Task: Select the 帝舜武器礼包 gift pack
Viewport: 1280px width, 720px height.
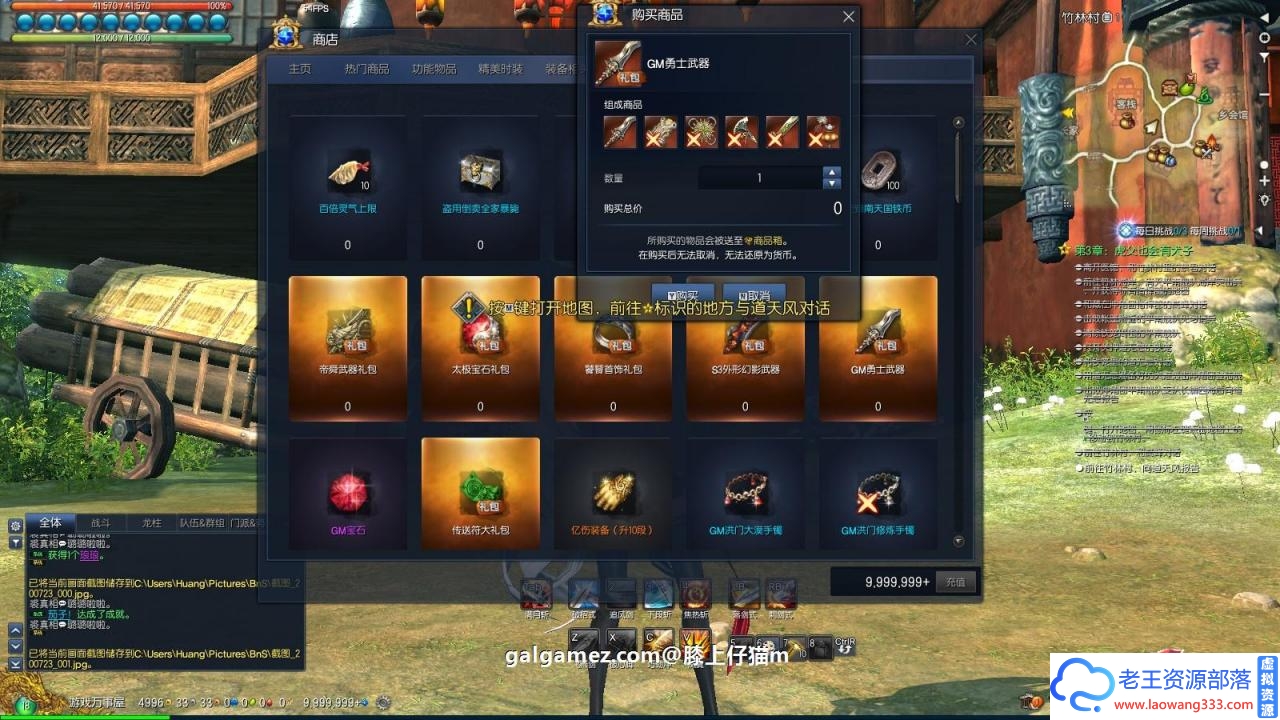Action: click(x=347, y=347)
